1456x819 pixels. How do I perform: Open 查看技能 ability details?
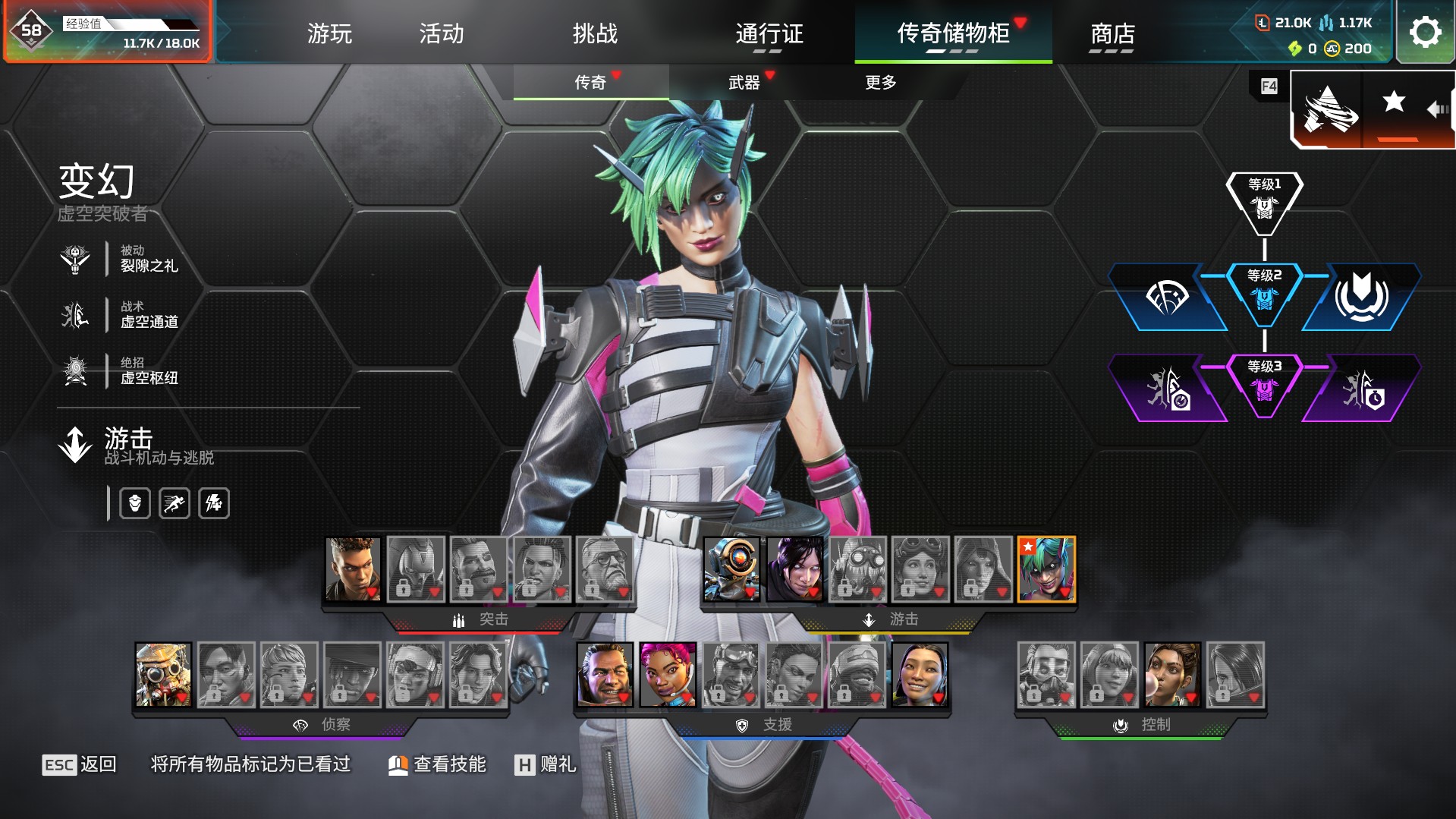[437, 764]
